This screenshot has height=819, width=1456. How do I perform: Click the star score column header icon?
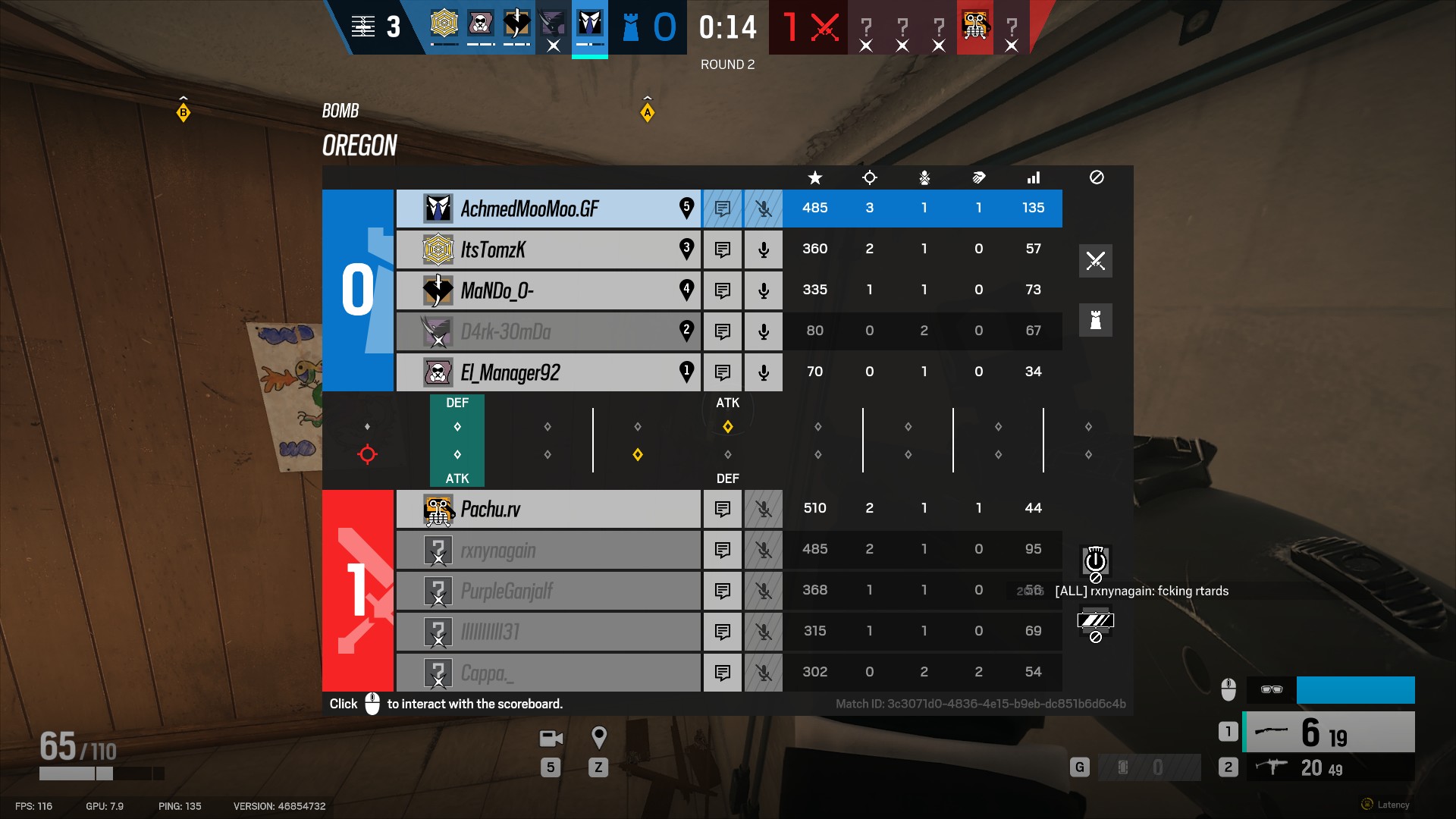point(814,178)
